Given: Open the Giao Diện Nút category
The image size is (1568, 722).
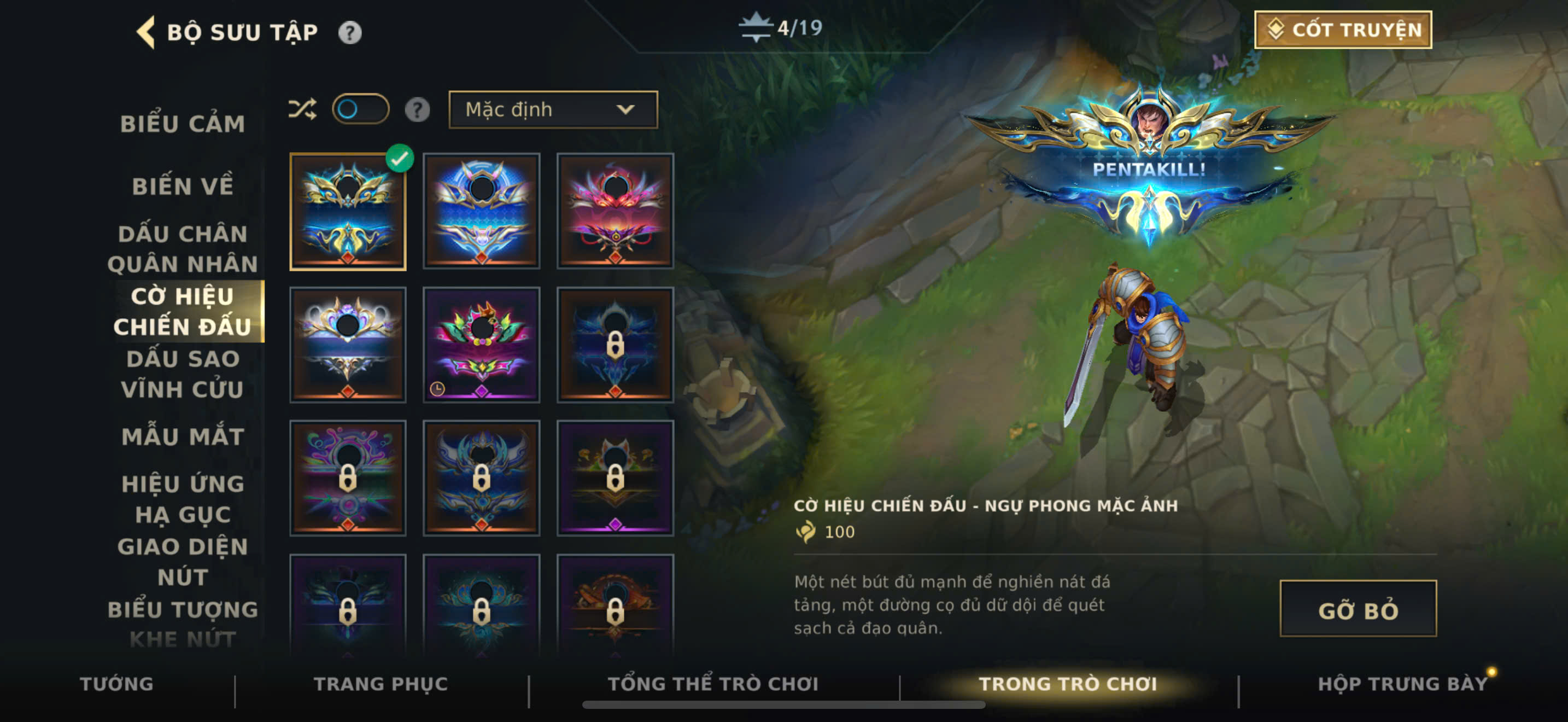Looking at the screenshot, I should (183, 561).
